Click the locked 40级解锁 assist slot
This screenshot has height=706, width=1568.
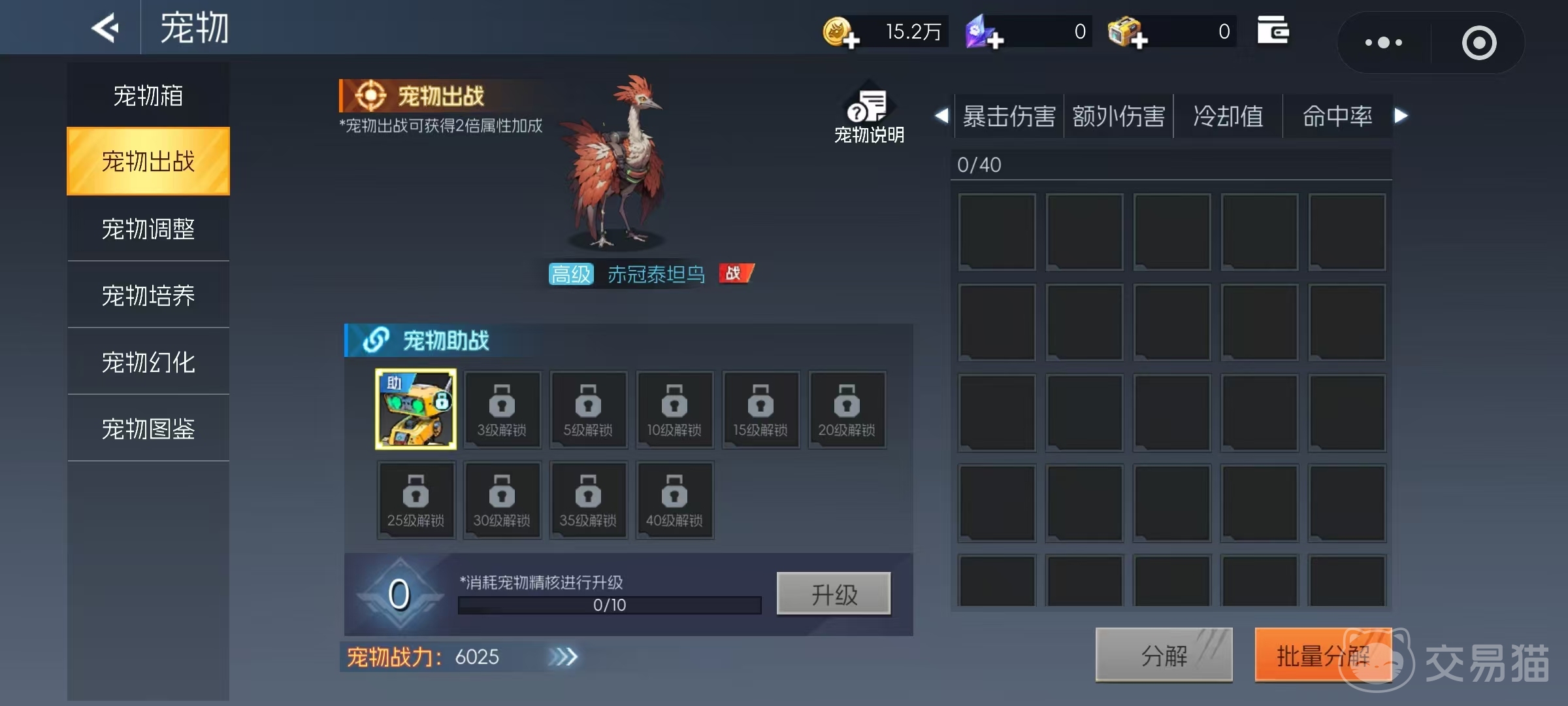[675, 499]
